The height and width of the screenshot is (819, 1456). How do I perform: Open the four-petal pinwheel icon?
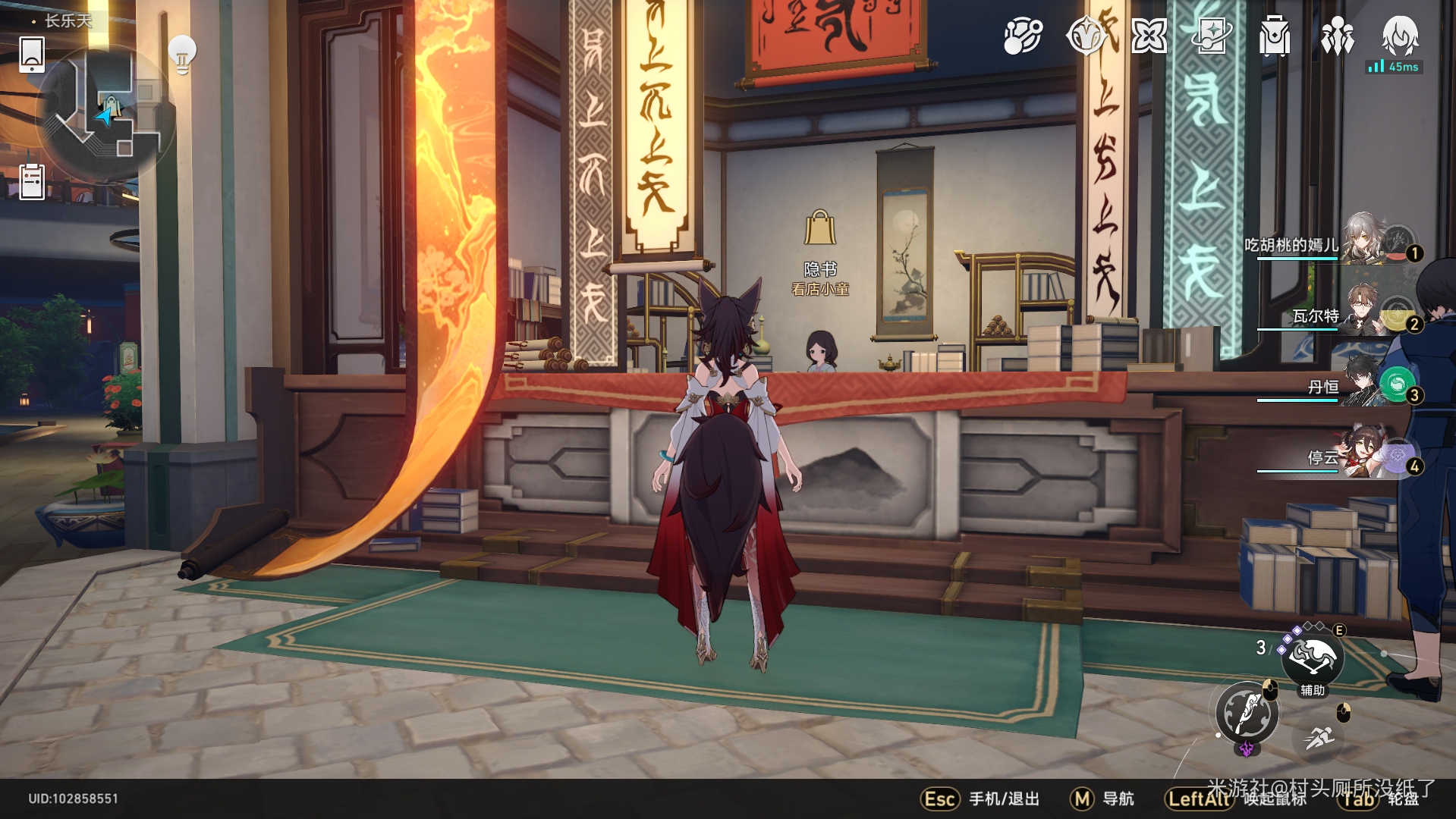click(x=1149, y=36)
